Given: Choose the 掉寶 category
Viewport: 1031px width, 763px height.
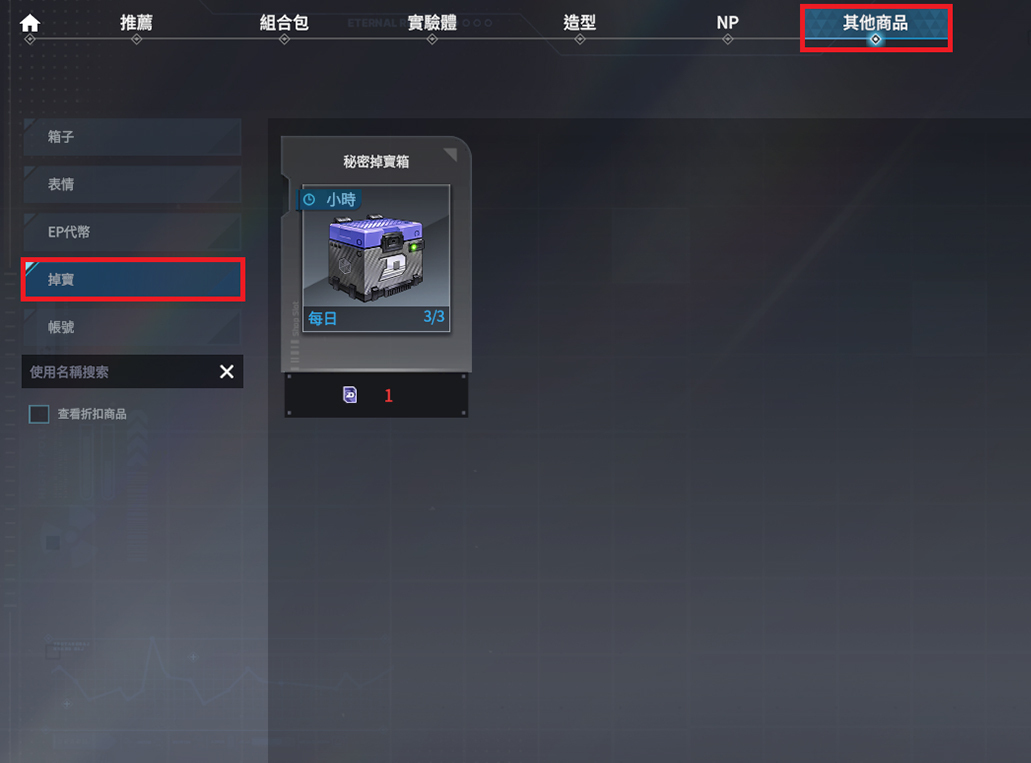Looking at the screenshot, I should (x=131, y=280).
